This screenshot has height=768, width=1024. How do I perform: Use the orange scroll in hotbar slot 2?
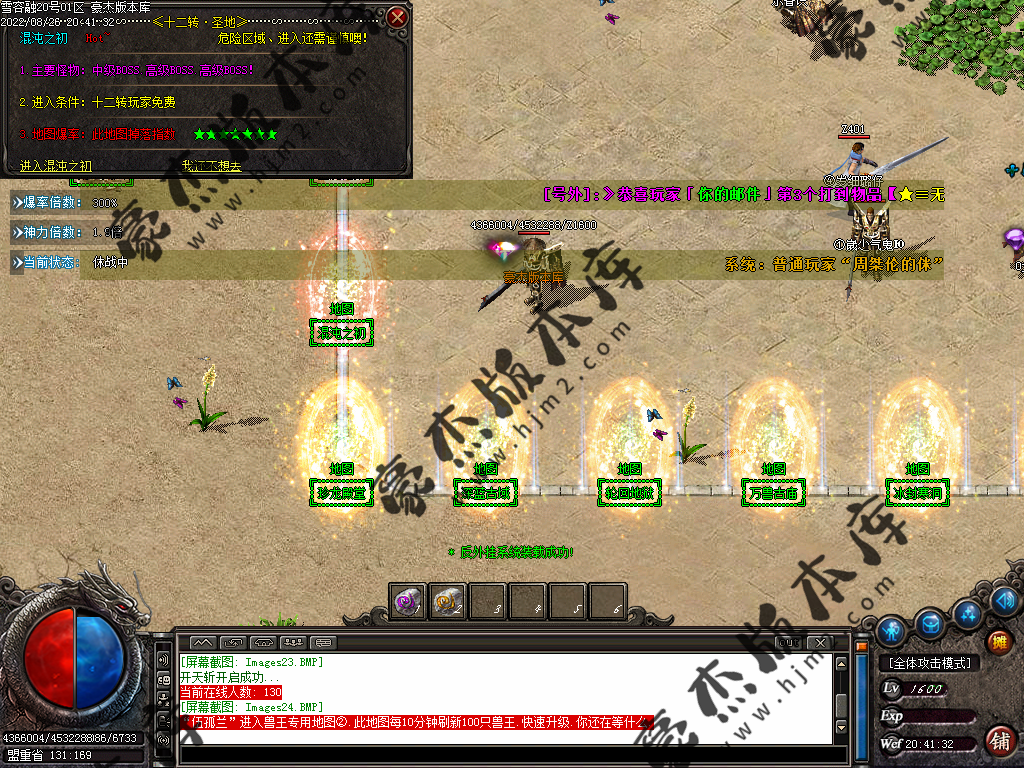coord(448,602)
